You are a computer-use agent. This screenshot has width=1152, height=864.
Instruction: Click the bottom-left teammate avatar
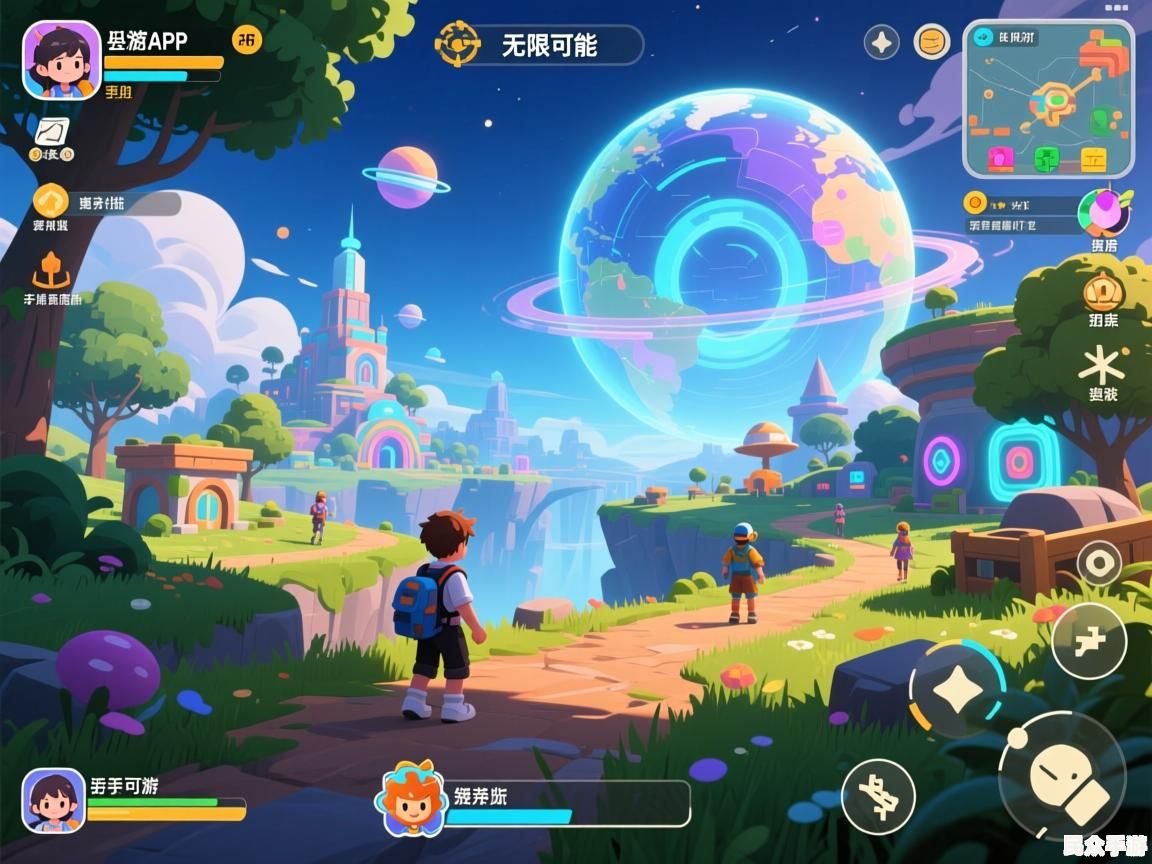point(53,800)
